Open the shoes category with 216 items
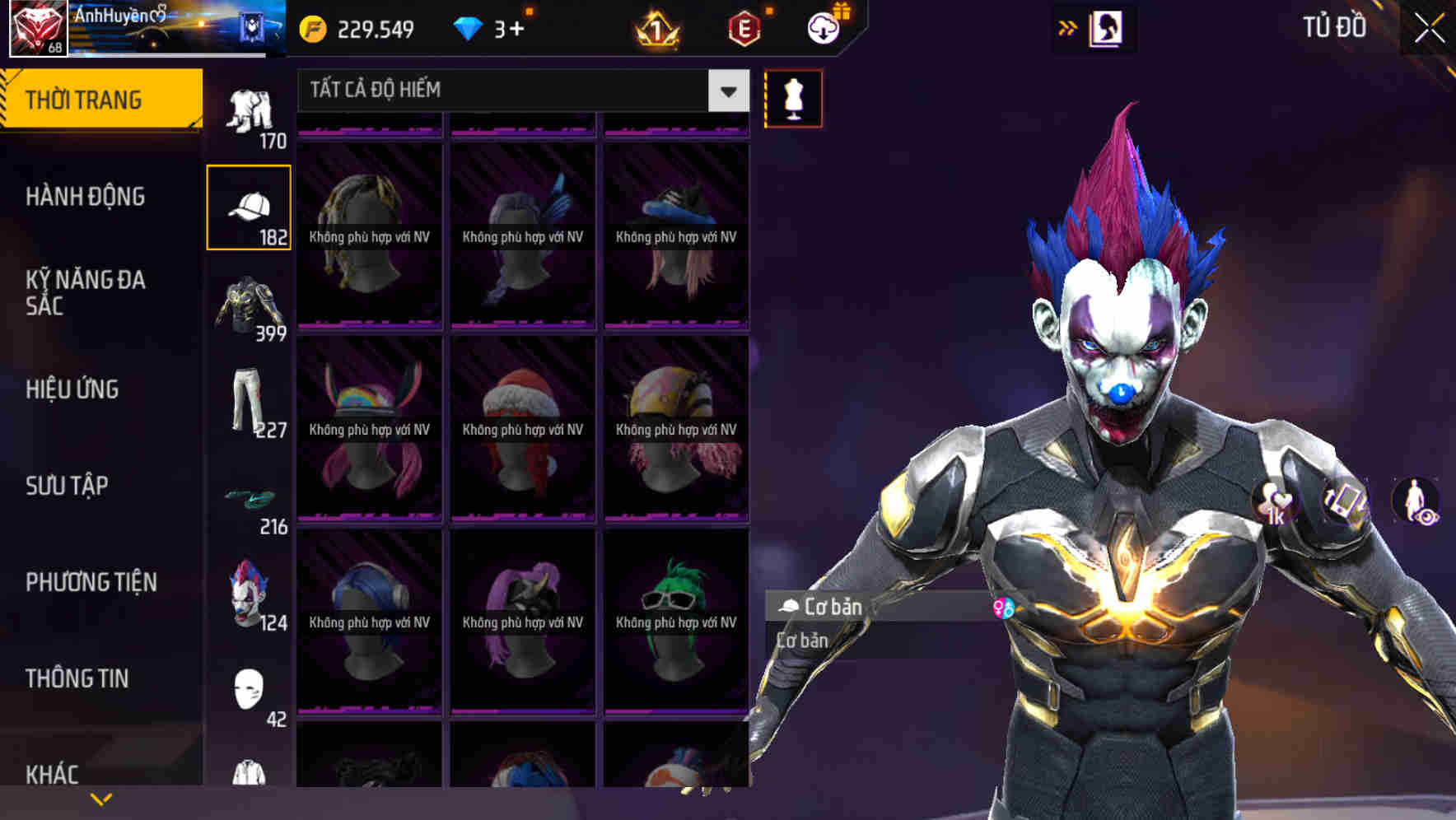Viewport: 1456px width, 820px height. point(250,498)
